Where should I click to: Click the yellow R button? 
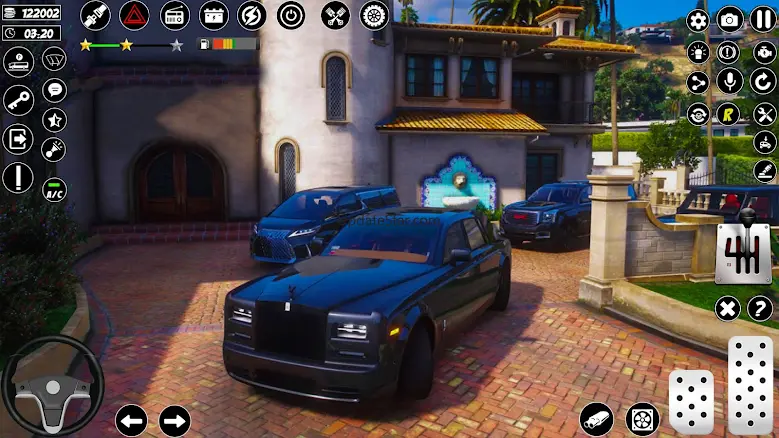[x=730, y=113]
